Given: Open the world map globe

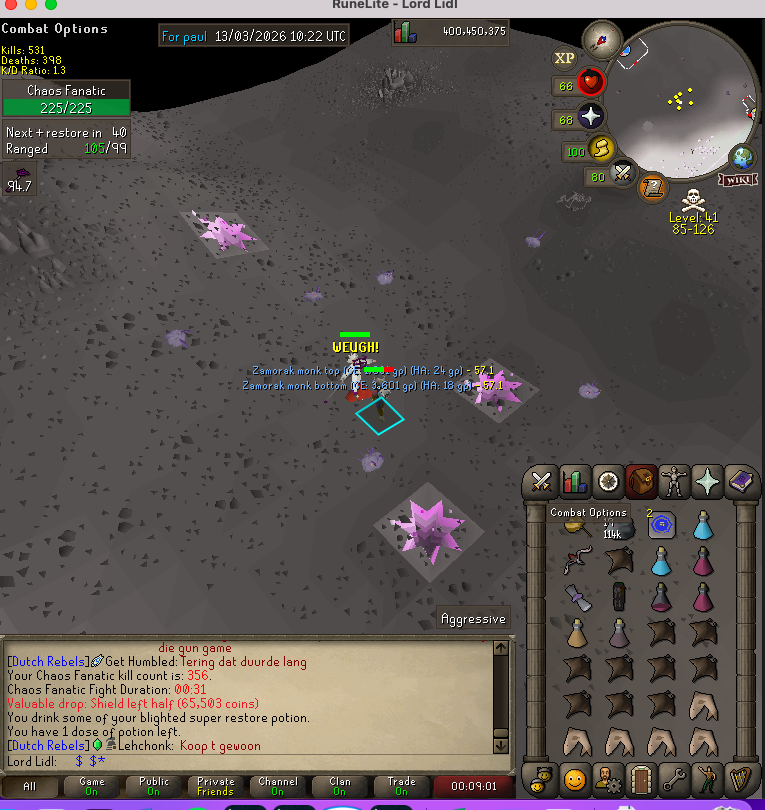Looking at the screenshot, I should (x=742, y=156).
